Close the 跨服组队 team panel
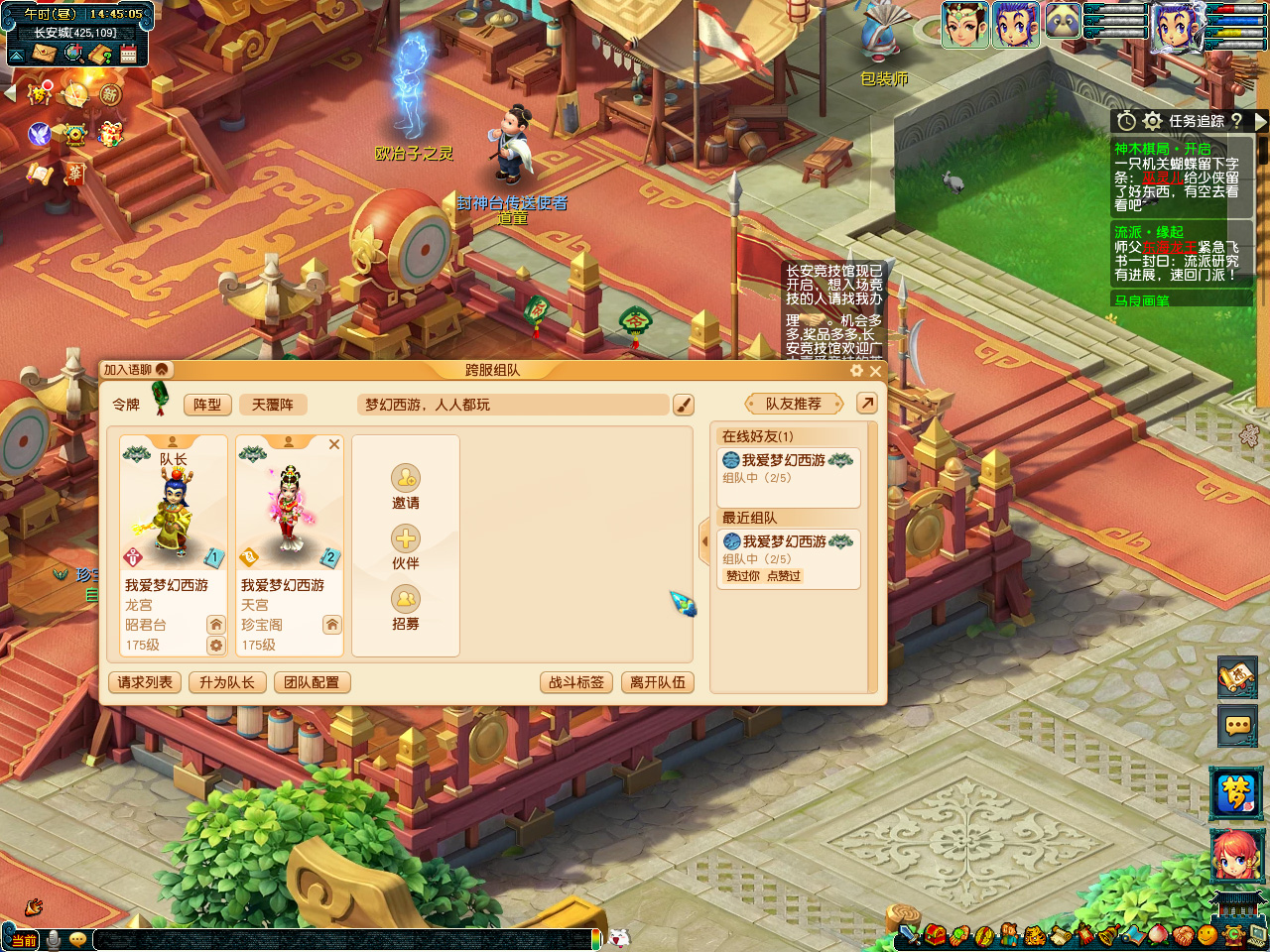1270x952 pixels. [x=875, y=371]
